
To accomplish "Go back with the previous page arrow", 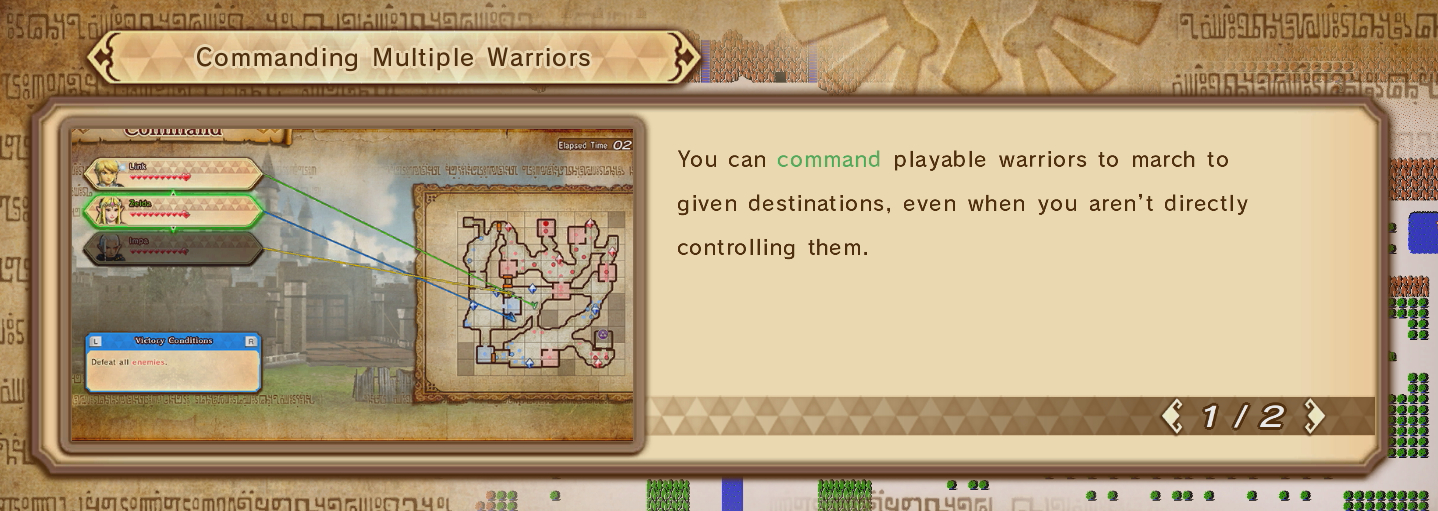I will 1172,417.
